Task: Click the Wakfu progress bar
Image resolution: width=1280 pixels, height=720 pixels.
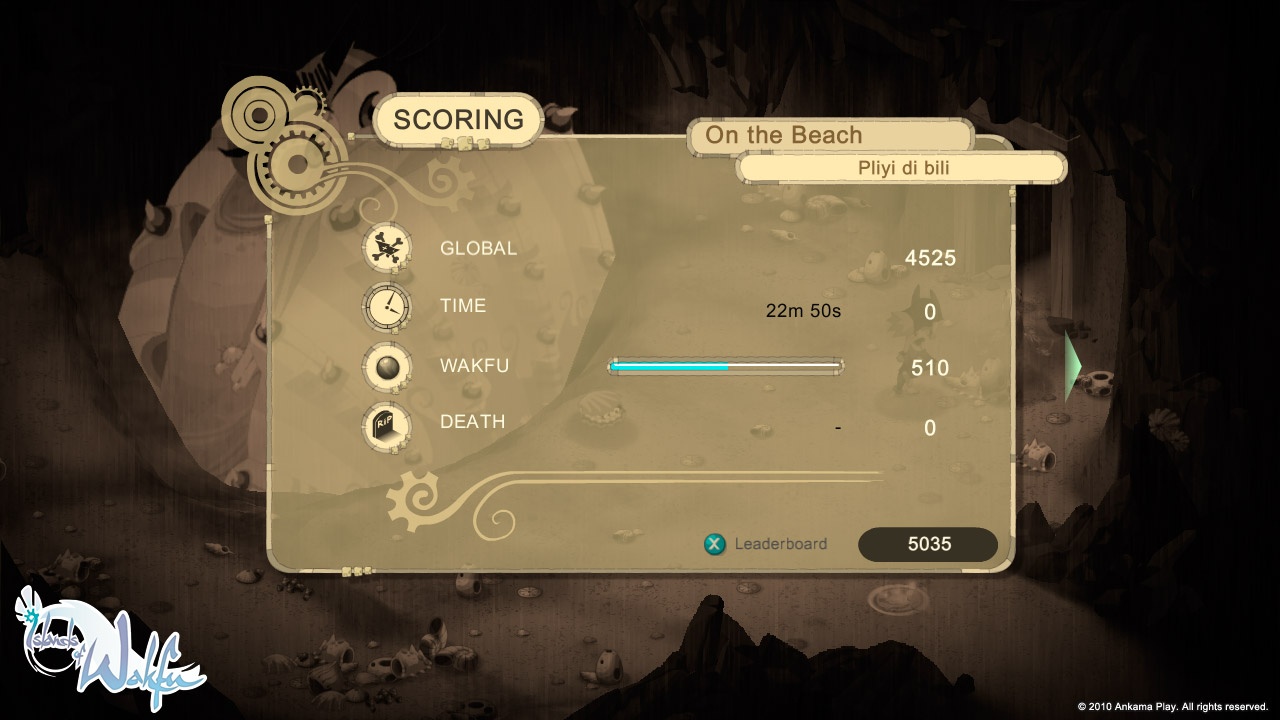Action: 725,366
